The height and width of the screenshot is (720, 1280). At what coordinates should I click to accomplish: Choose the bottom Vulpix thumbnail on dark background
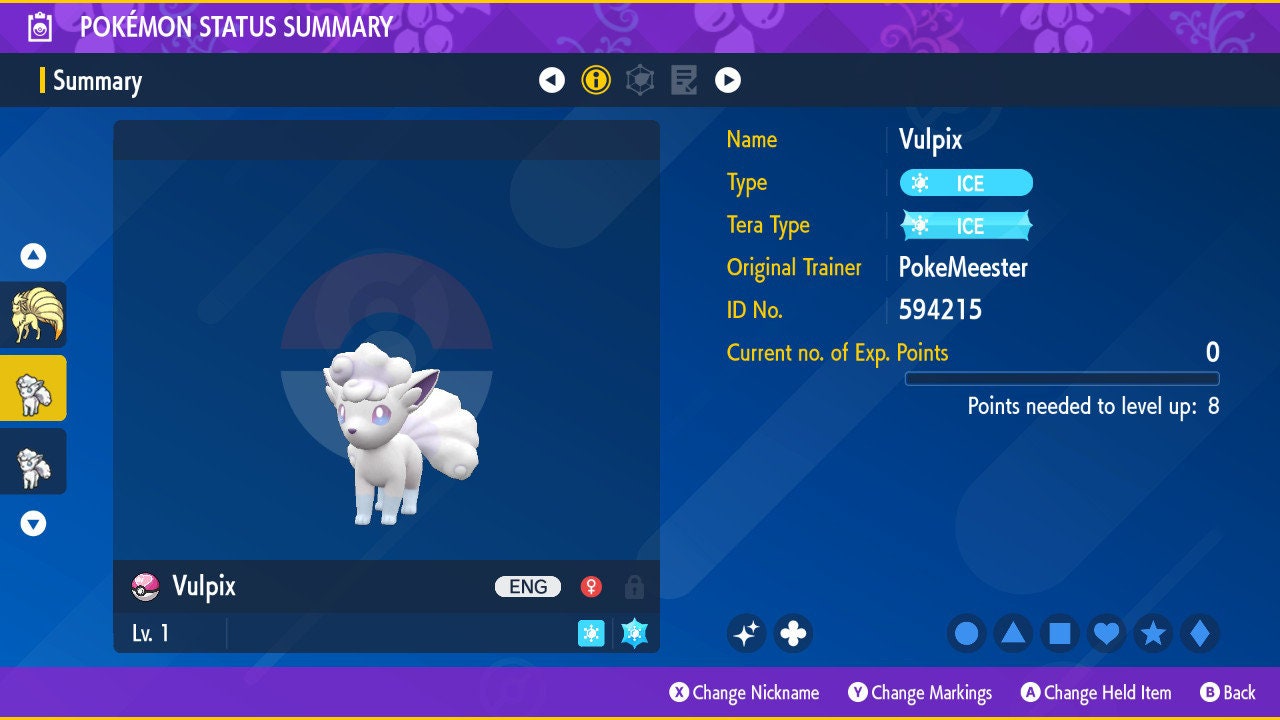[33, 461]
